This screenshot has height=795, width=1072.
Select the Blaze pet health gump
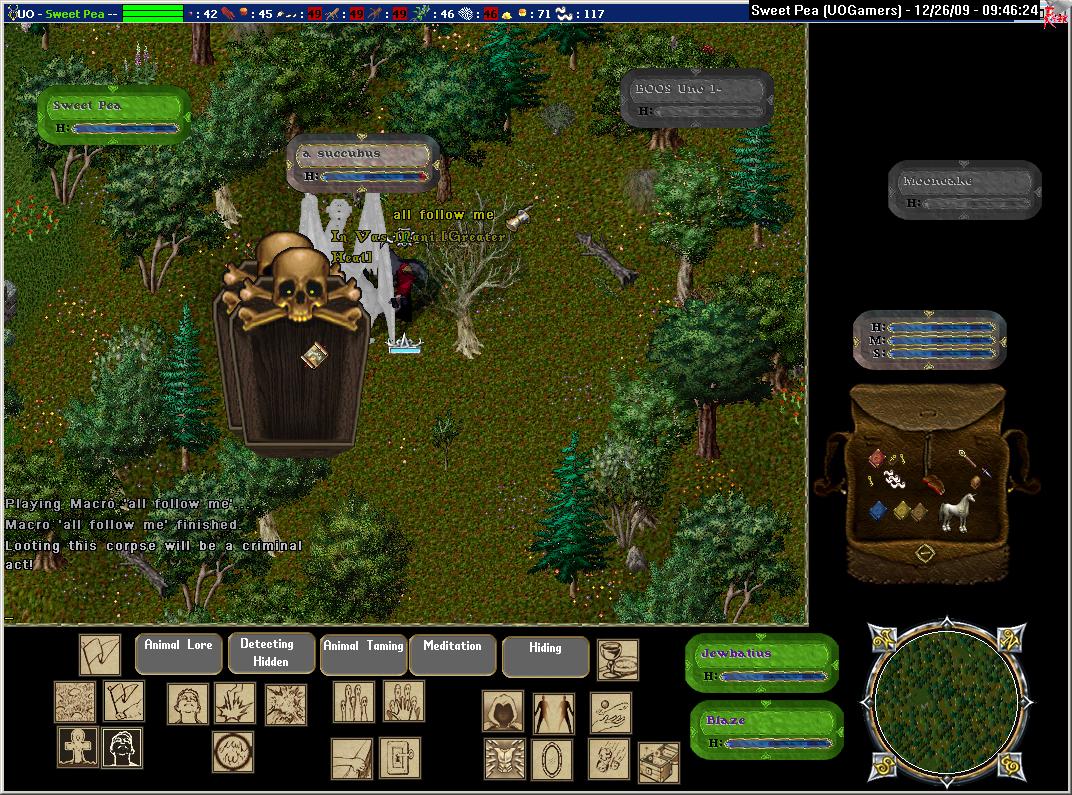(x=765, y=730)
